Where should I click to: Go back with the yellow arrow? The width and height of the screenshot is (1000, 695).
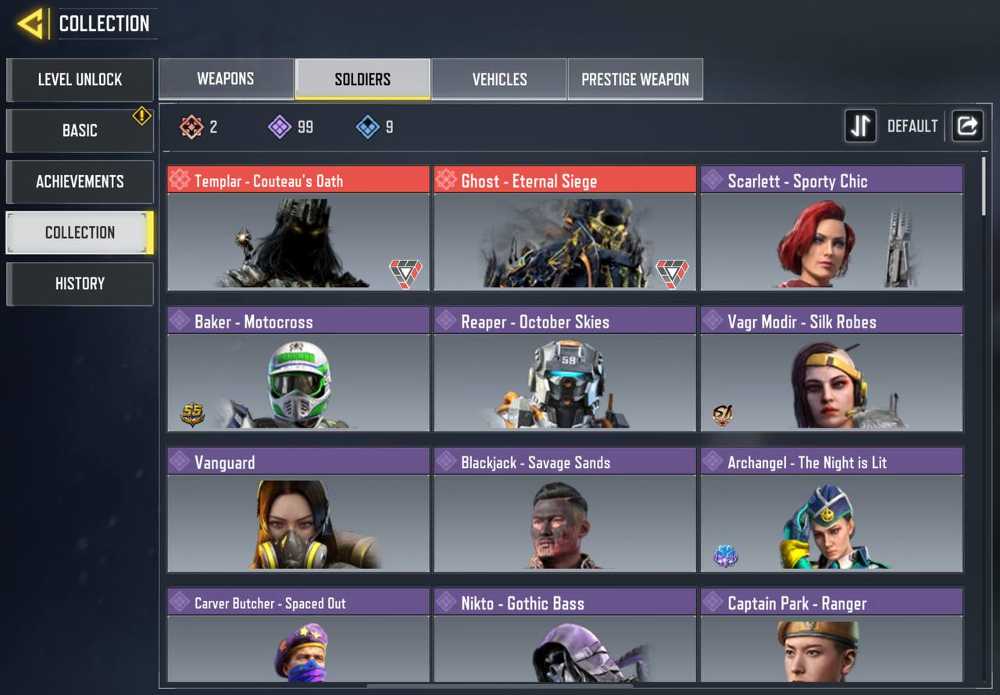31,23
